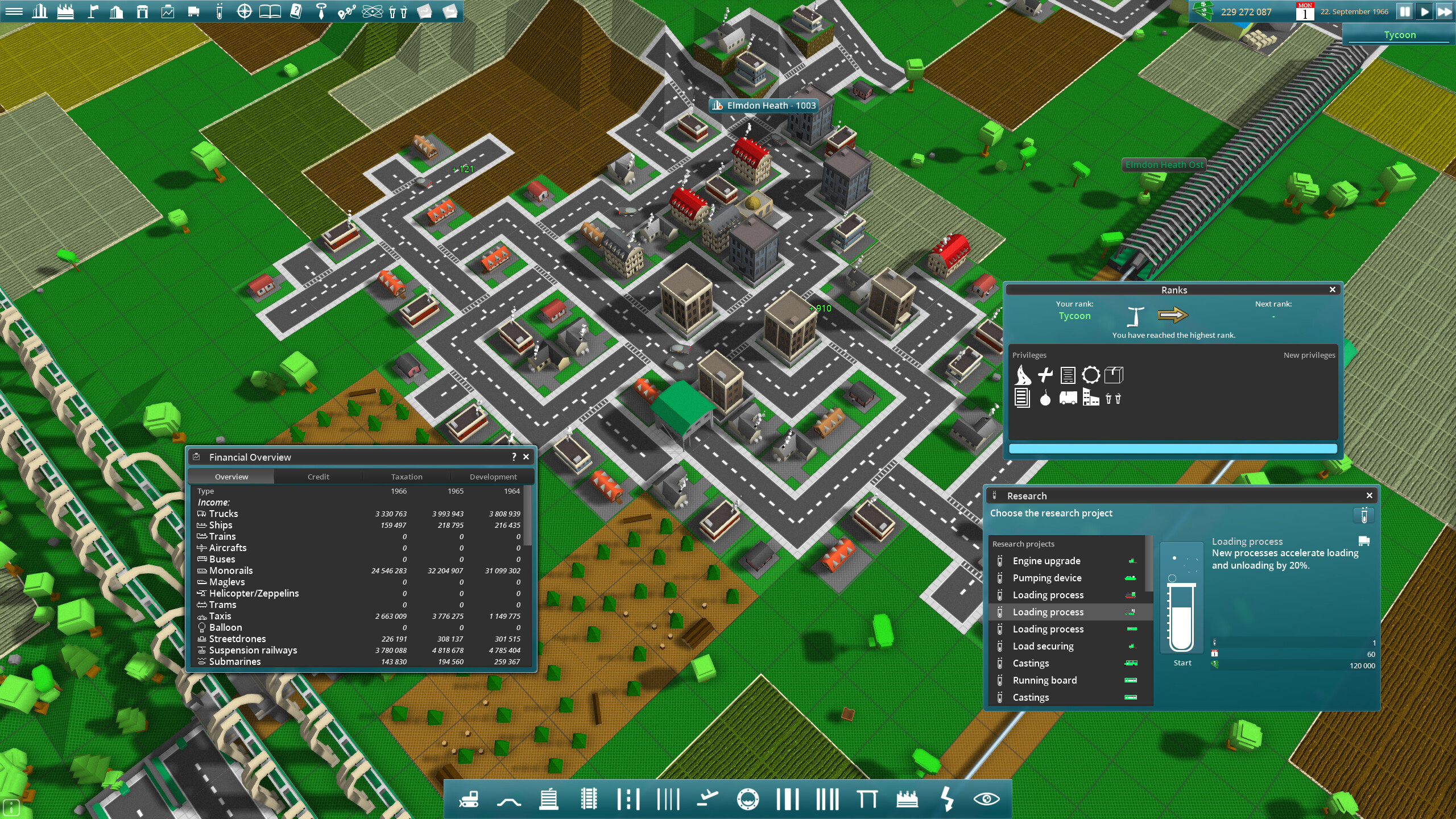Select the airport construction tool
Viewport: 1456px width, 819px height.
pos(707,799)
